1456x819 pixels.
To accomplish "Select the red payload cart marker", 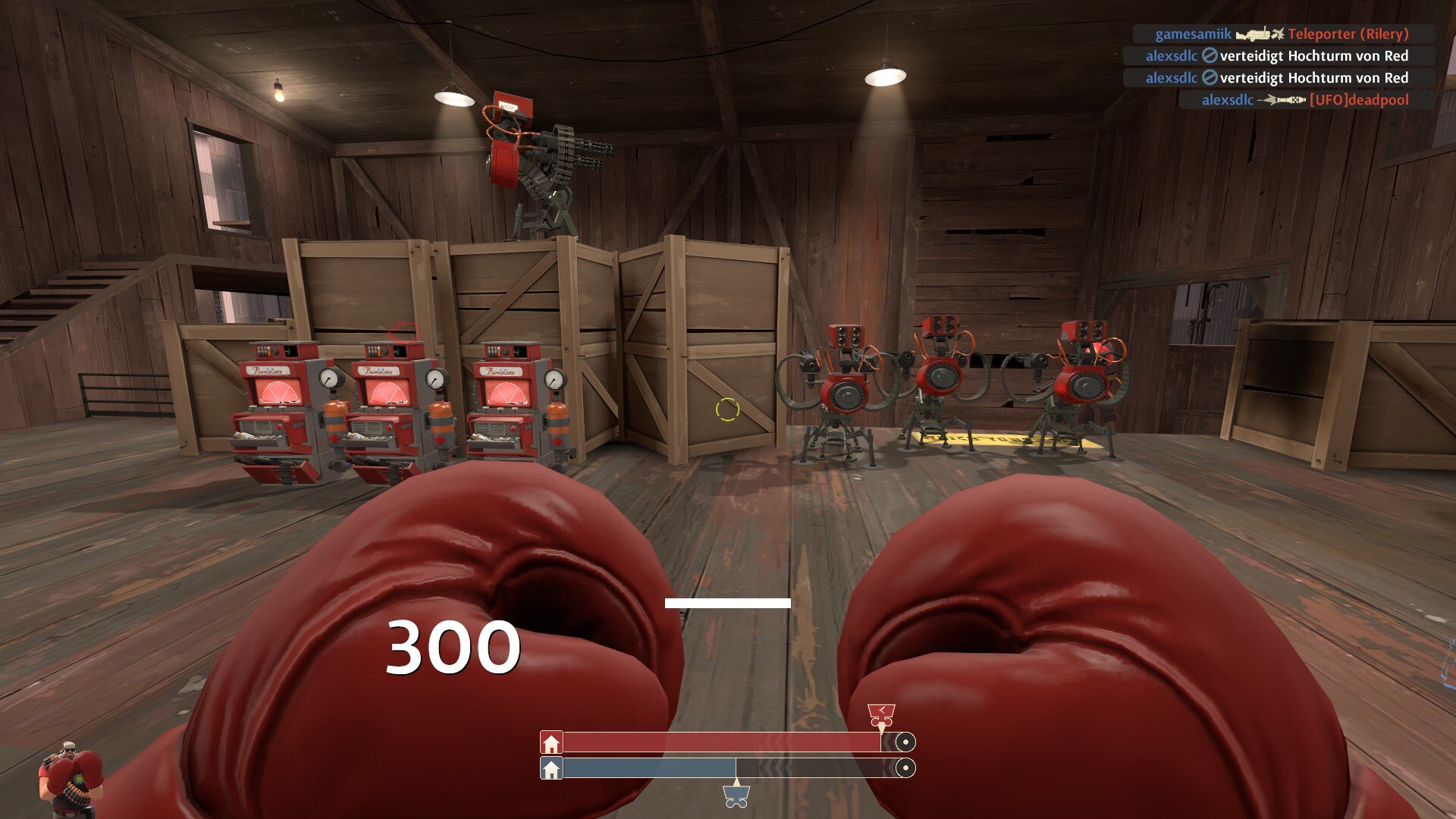I will click(x=881, y=714).
